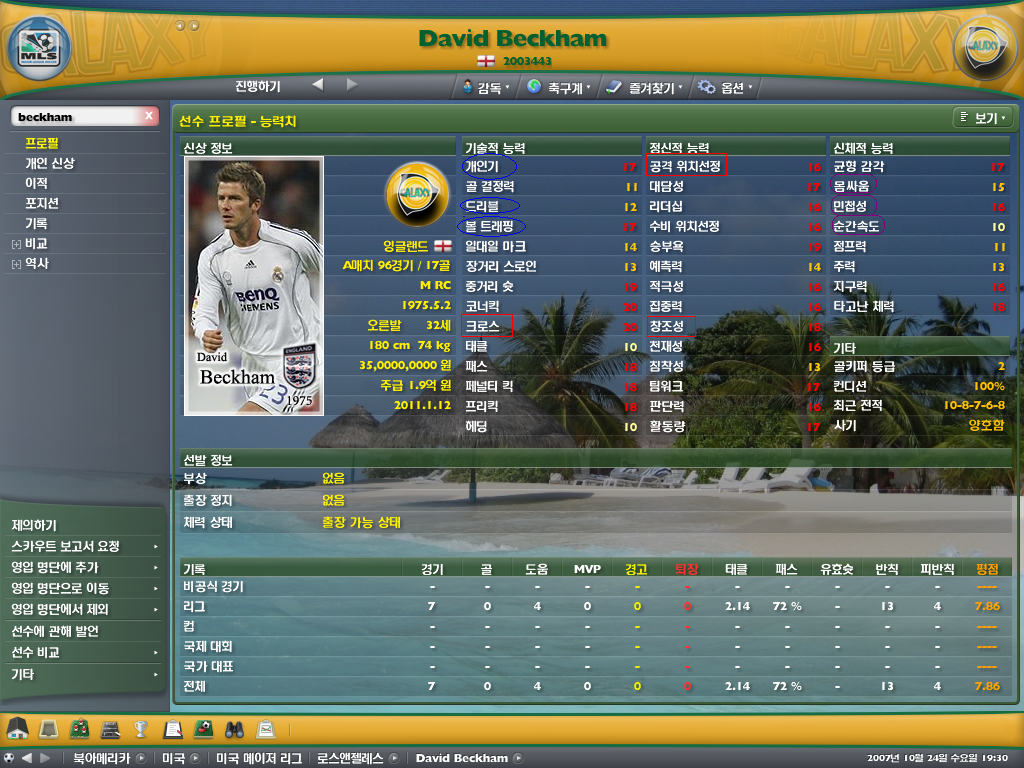Click the 로스앤젤레스 breadcrumb
Screen dimensions: 1024x768
pos(347,758)
